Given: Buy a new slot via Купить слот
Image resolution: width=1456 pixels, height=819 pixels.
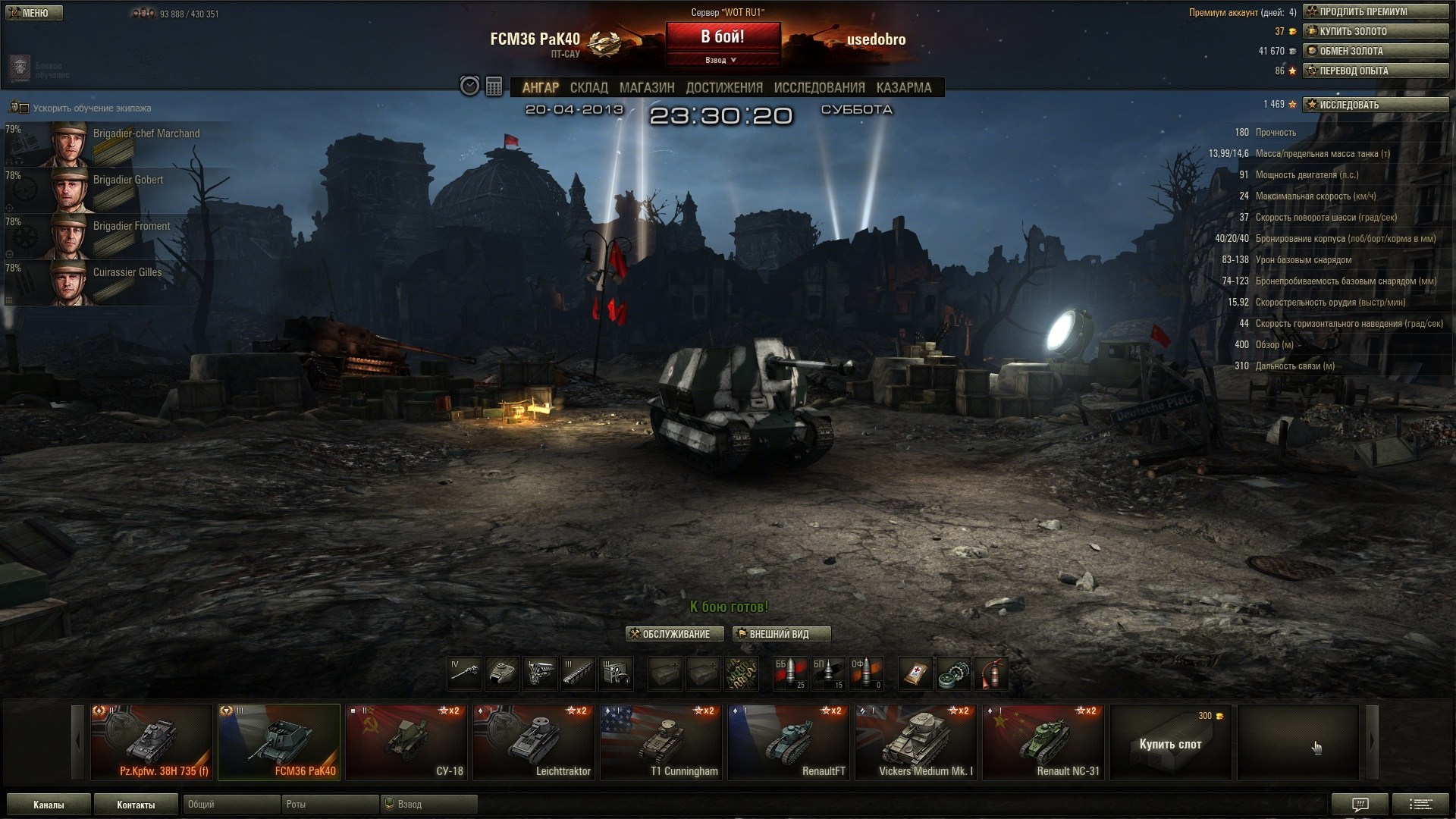Looking at the screenshot, I should tap(1170, 743).
